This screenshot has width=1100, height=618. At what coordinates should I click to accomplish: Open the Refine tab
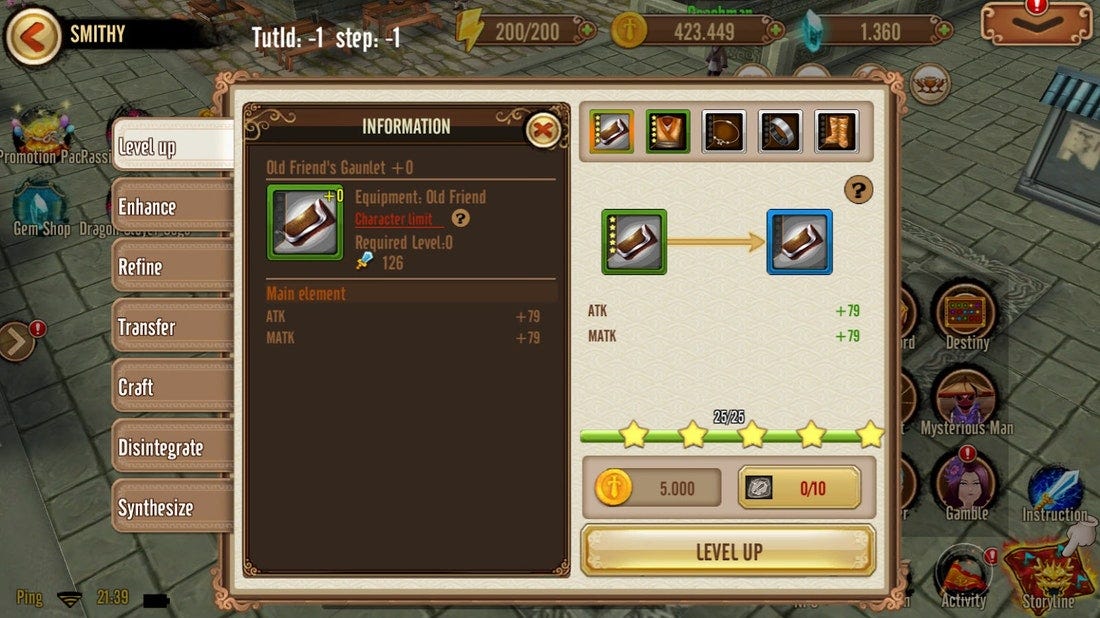tap(171, 267)
